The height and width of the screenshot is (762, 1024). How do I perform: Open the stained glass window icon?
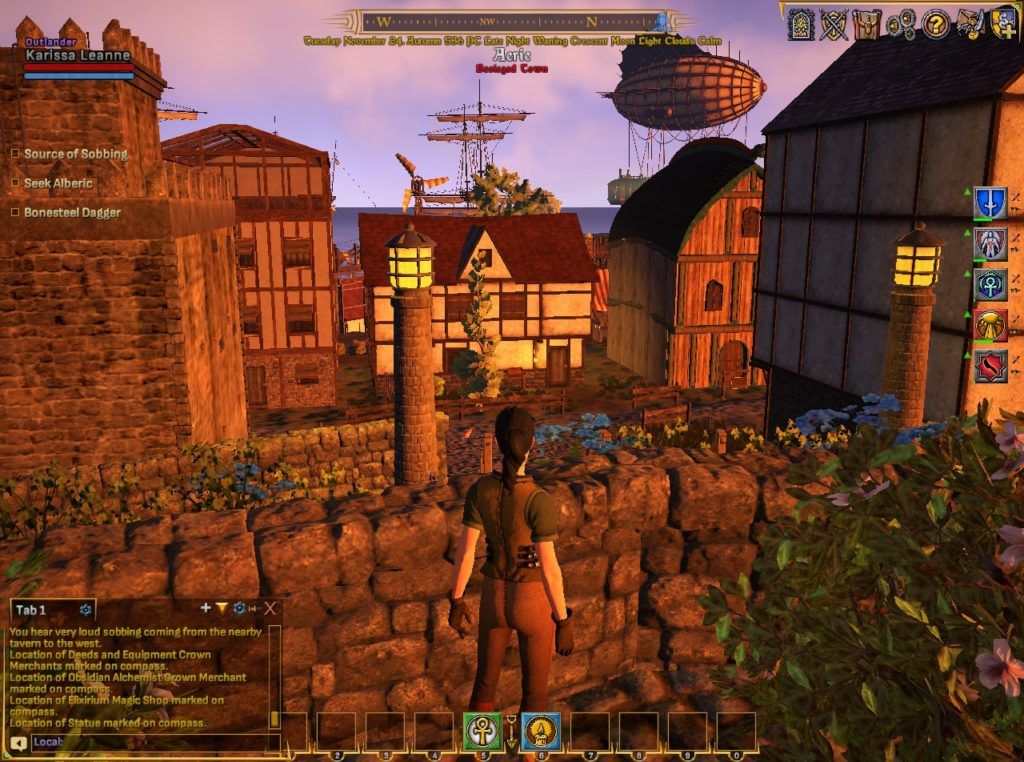point(800,23)
